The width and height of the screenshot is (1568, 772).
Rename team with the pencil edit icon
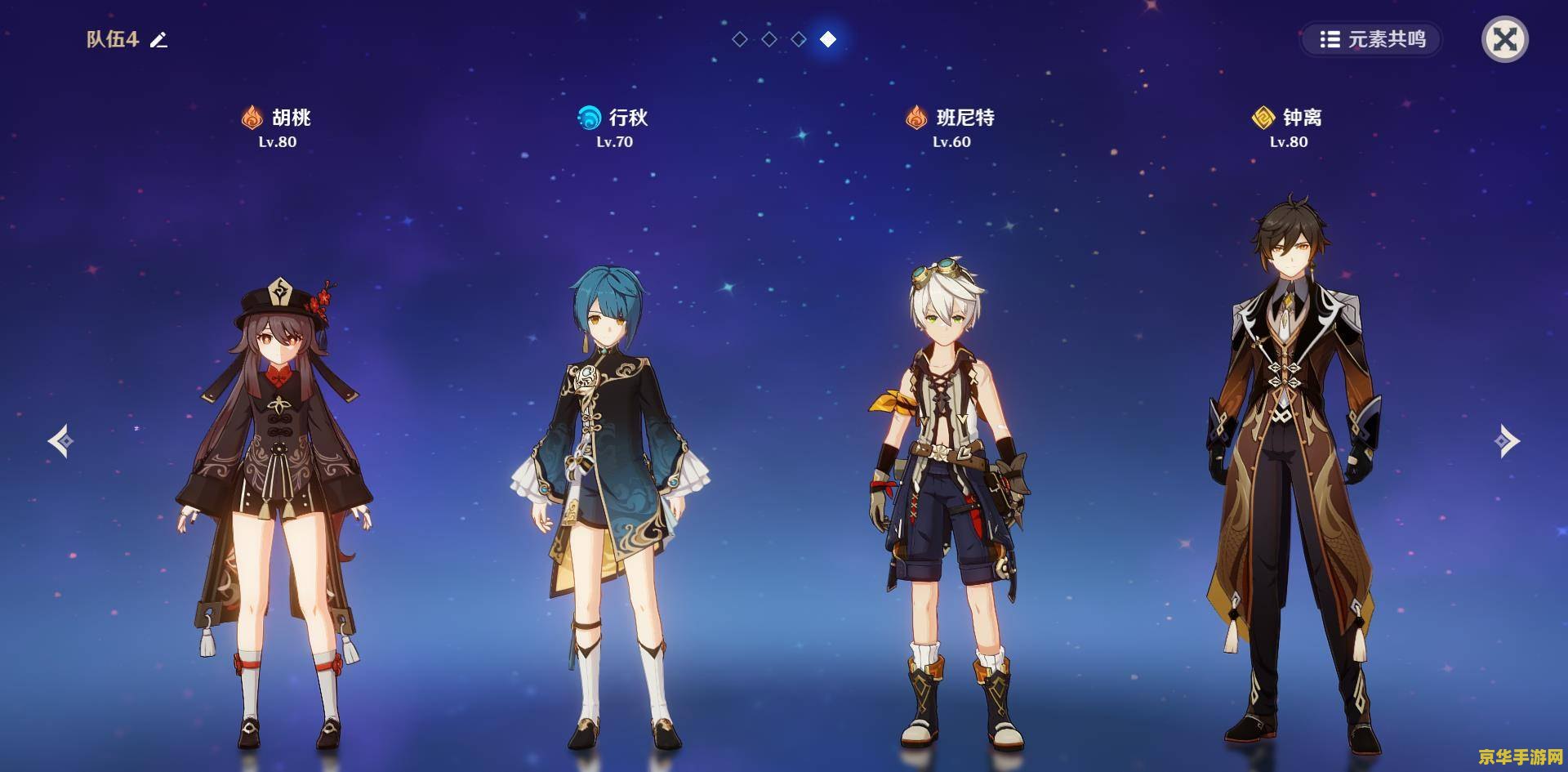[x=158, y=39]
